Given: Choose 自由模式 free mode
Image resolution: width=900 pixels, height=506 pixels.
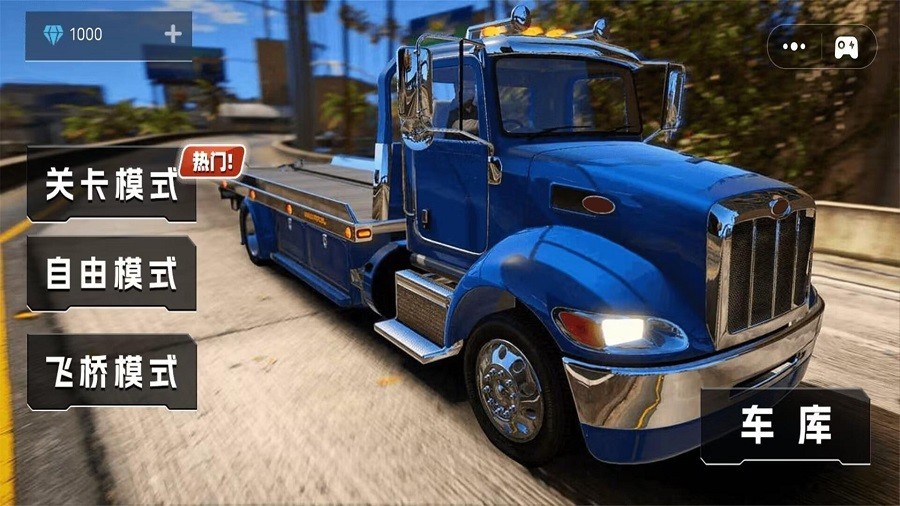Looking at the screenshot, I should 111,274.
